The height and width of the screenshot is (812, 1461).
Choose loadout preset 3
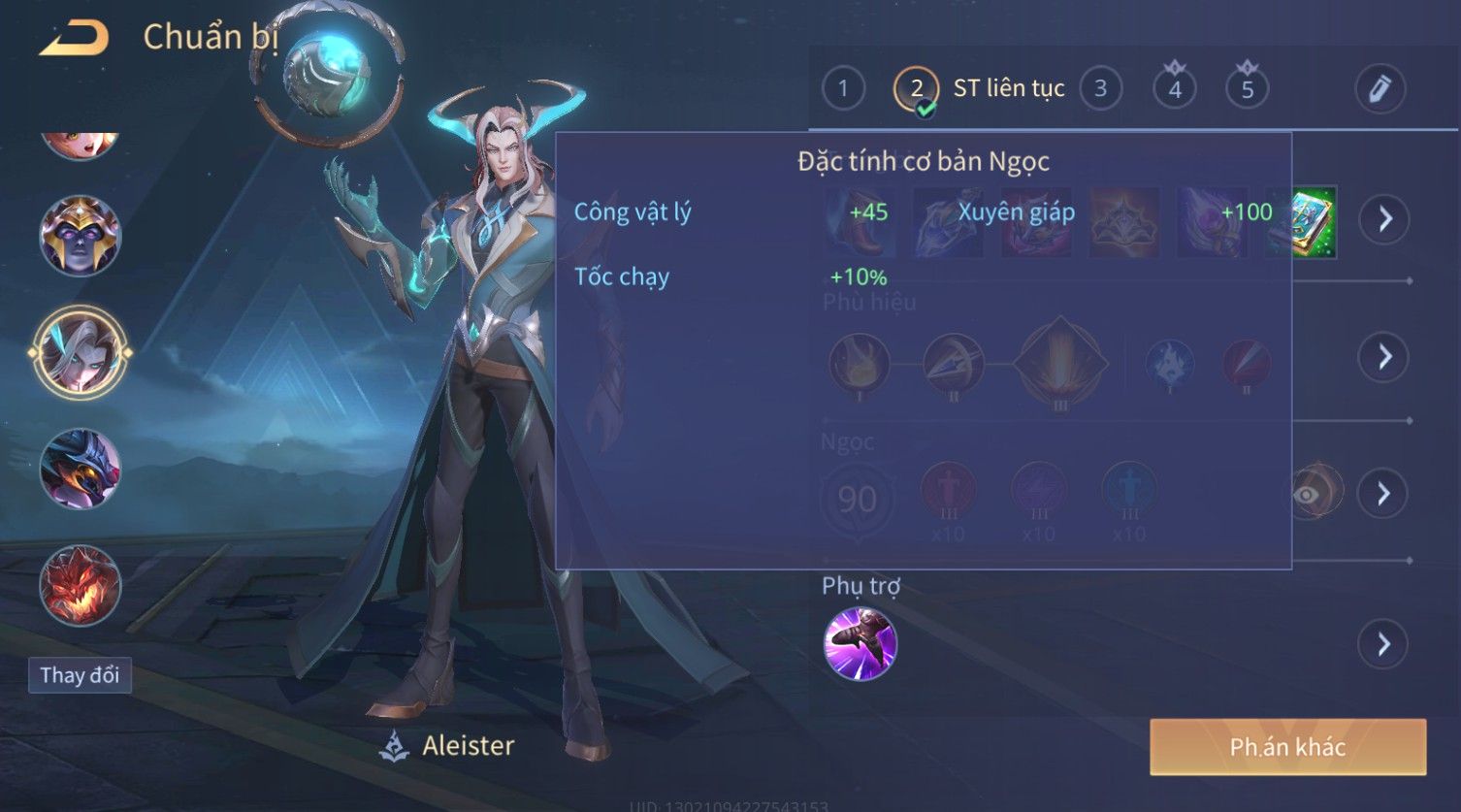click(1100, 89)
